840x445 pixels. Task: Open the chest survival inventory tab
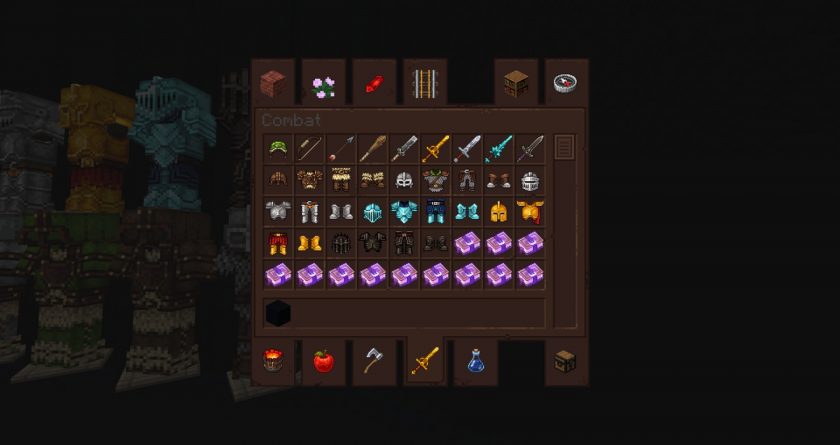pos(566,361)
